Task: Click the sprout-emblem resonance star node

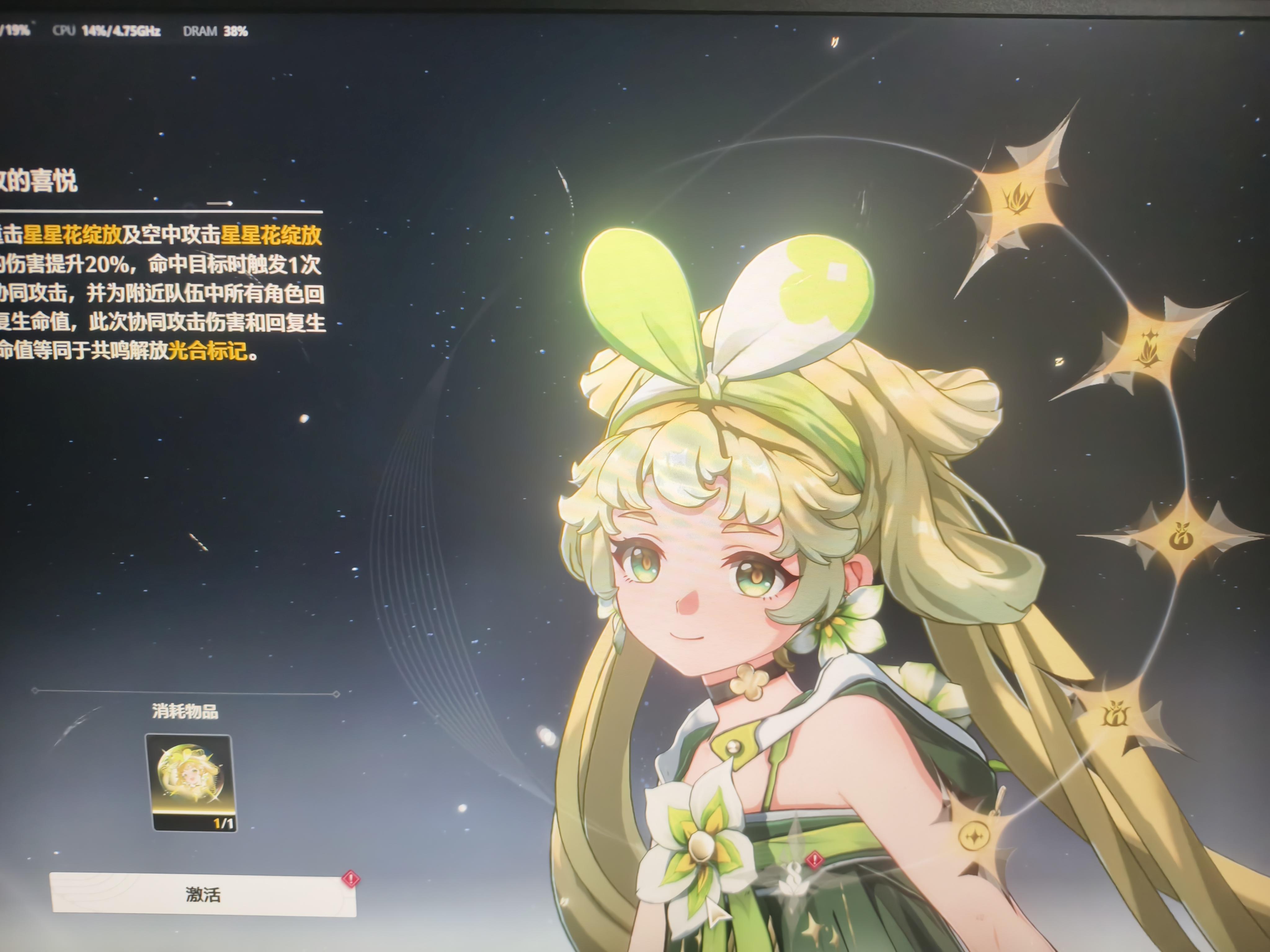Action: point(1182,535)
